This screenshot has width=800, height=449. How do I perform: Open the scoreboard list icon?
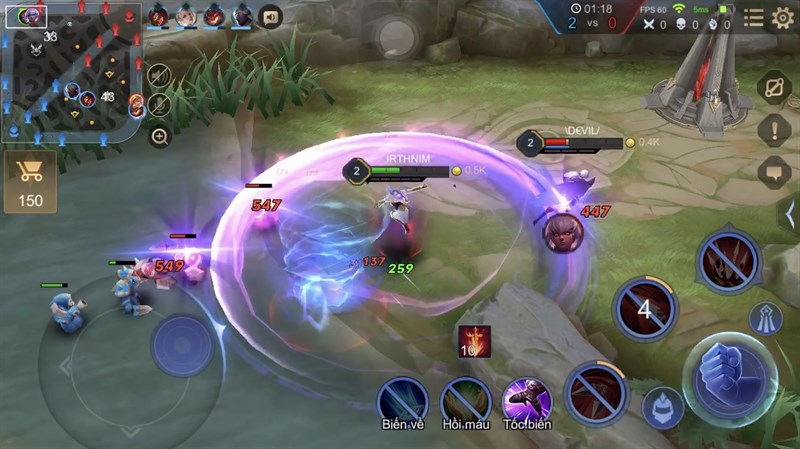click(x=753, y=17)
